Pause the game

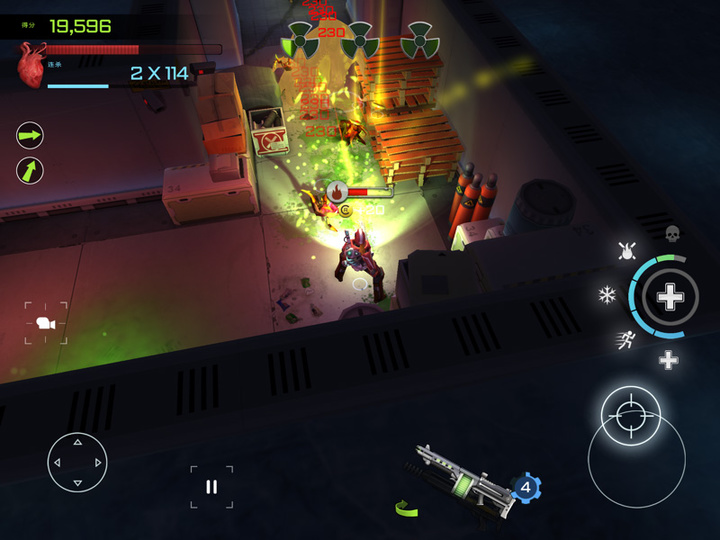pyautogui.click(x=211, y=487)
